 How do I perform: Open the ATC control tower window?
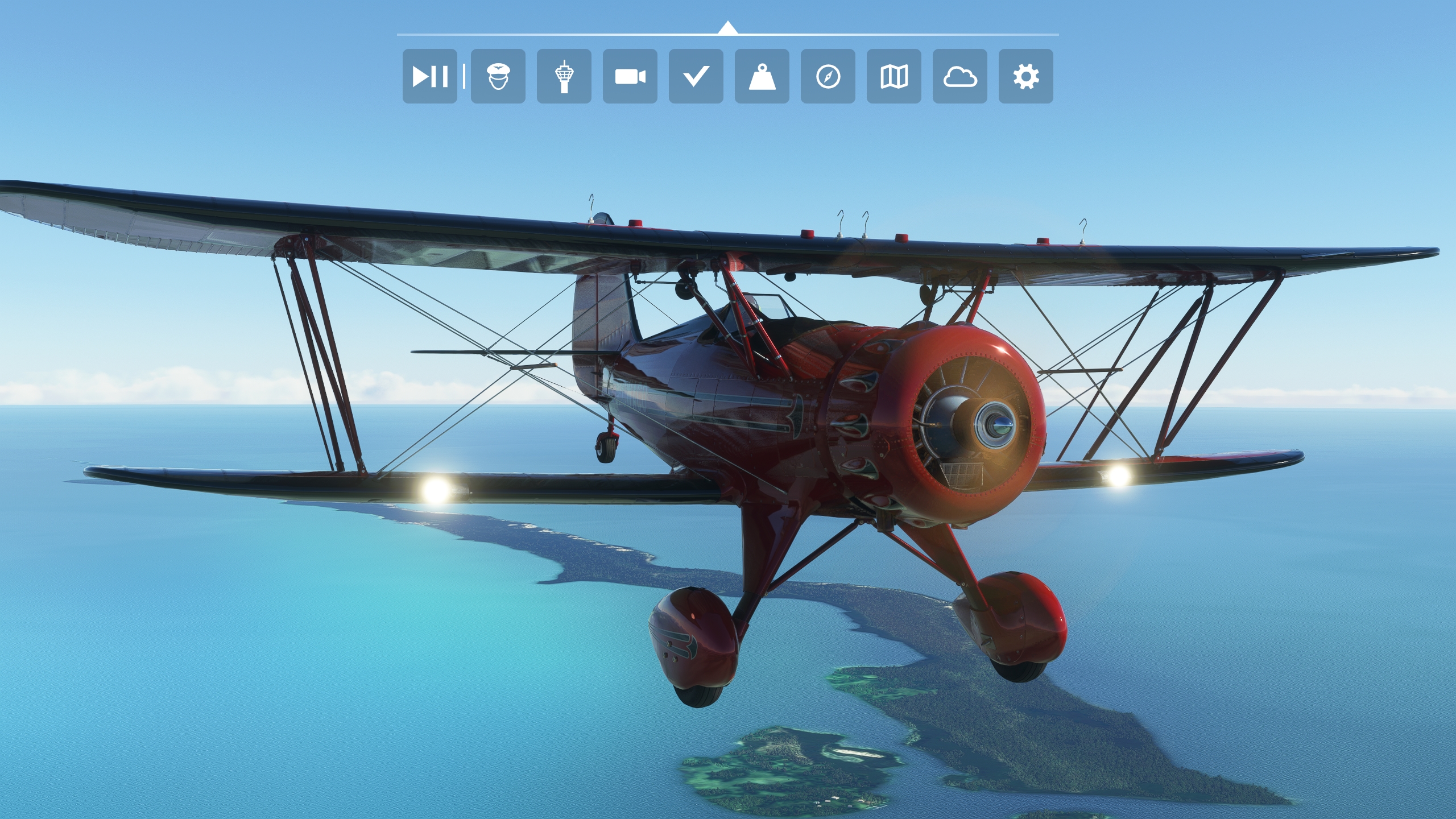pyautogui.click(x=564, y=76)
